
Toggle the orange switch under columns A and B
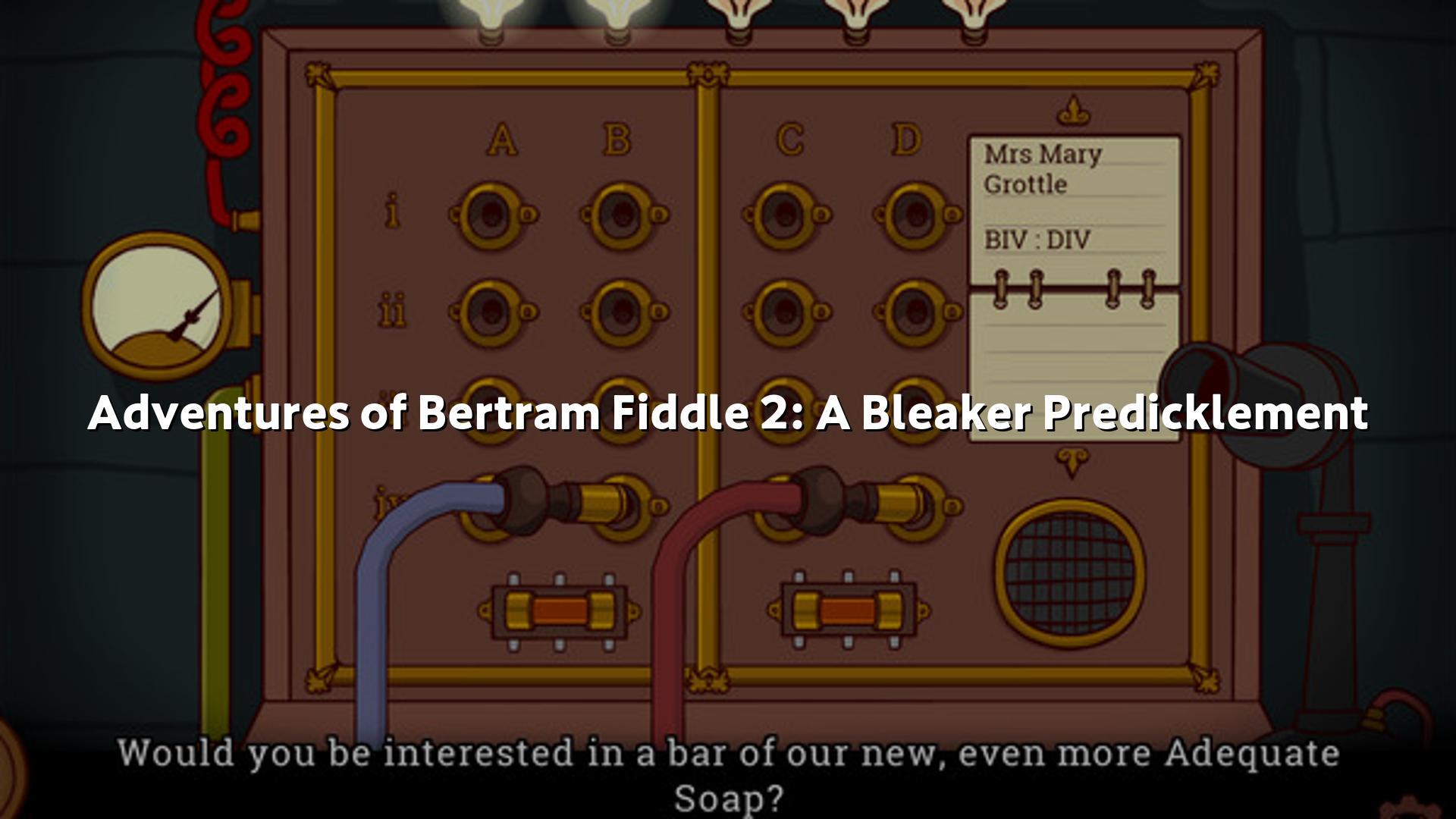[560, 611]
